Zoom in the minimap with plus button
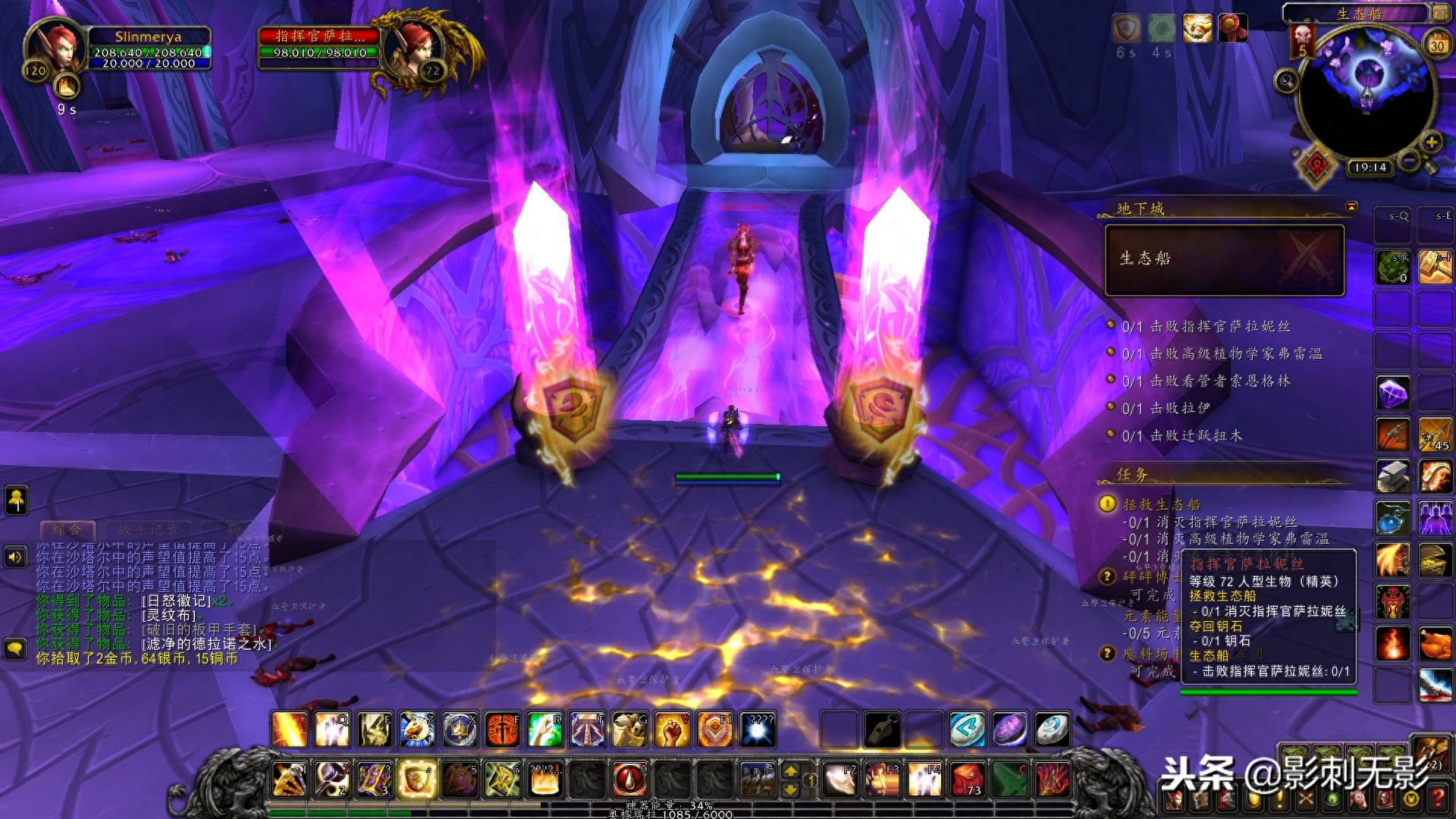 coord(1430,142)
